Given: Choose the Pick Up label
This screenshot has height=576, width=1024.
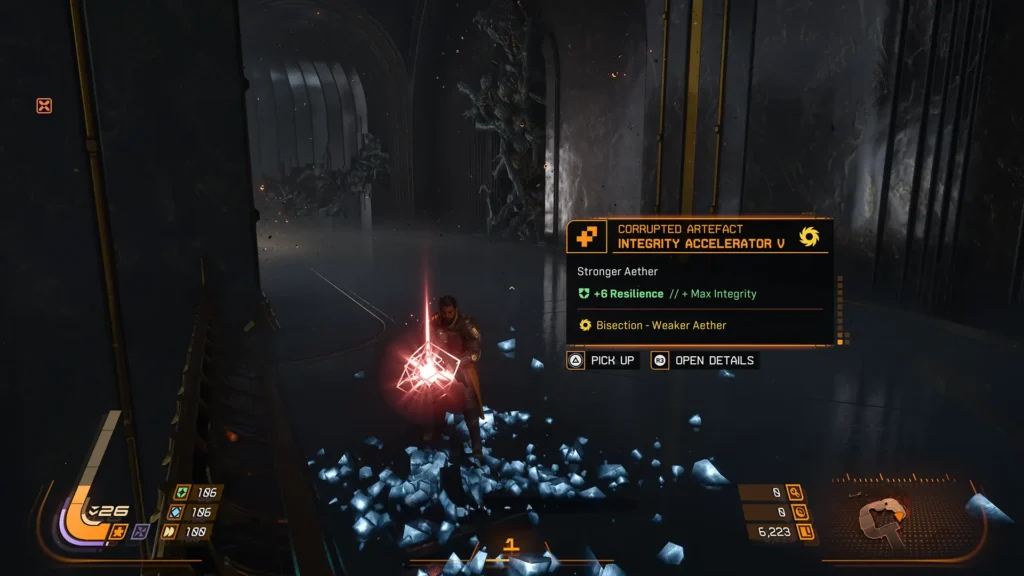Looking at the screenshot, I should (612, 360).
